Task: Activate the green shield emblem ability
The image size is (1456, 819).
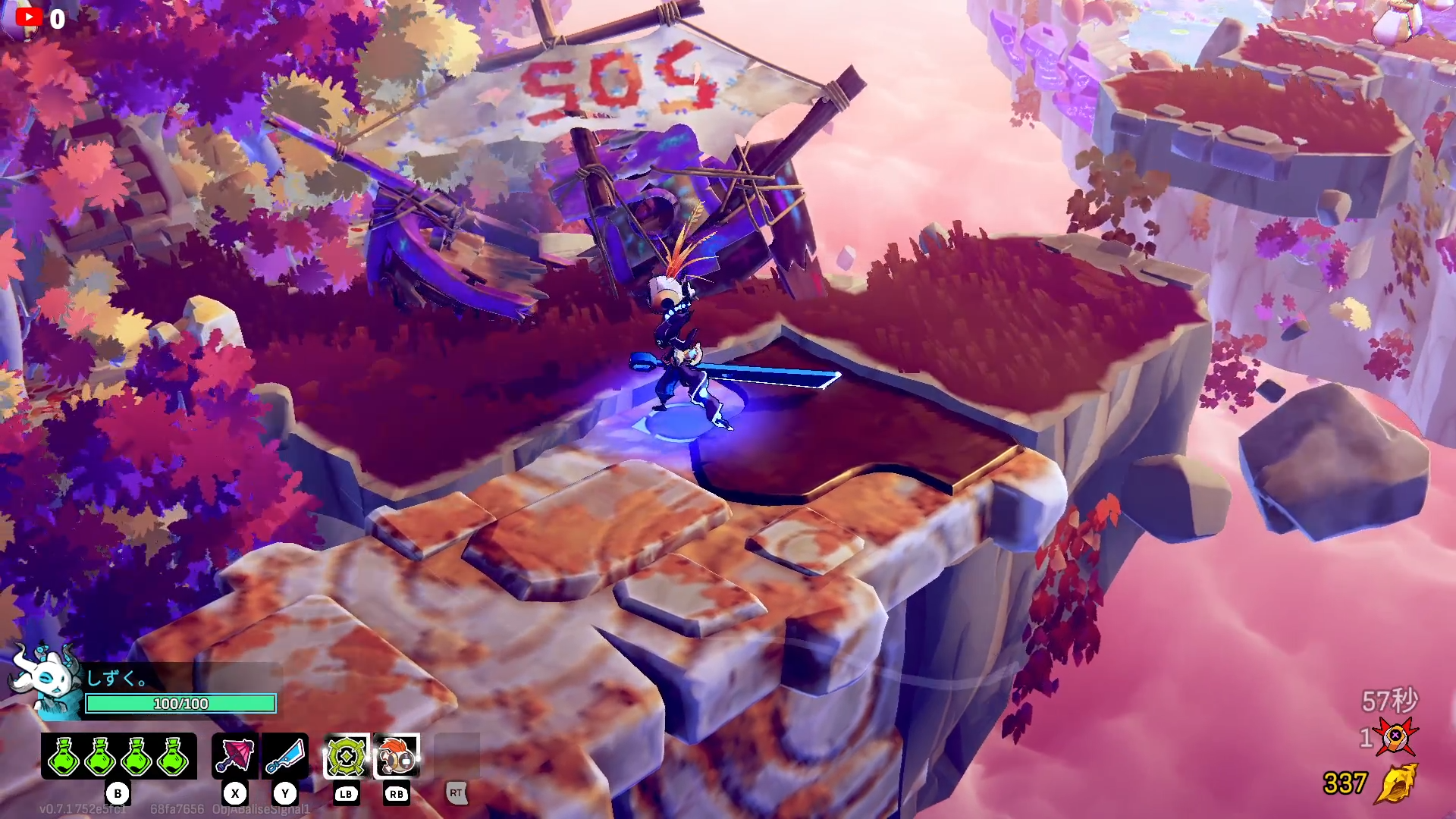Action: click(347, 756)
